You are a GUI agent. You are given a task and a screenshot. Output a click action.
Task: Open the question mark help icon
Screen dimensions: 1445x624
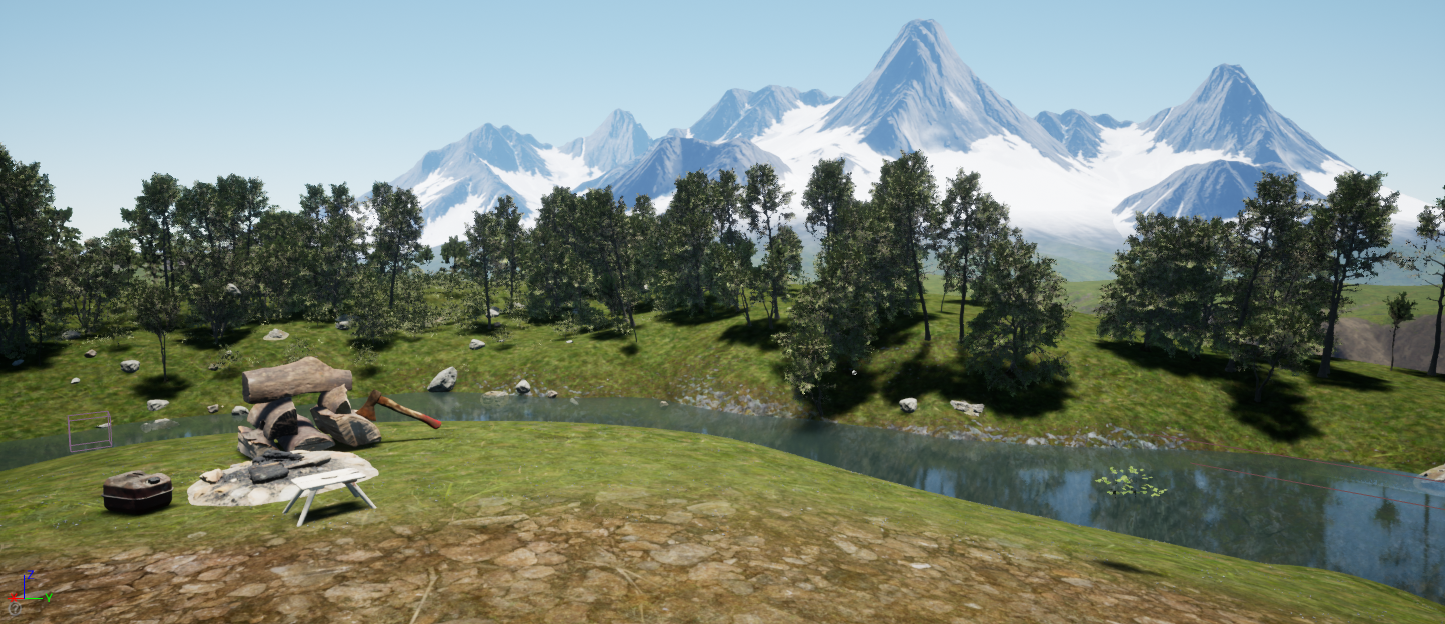point(14,607)
